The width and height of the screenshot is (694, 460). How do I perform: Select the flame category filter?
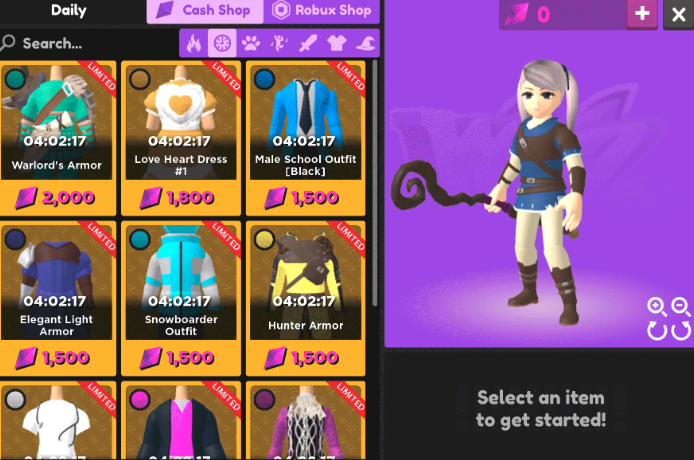(193, 43)
